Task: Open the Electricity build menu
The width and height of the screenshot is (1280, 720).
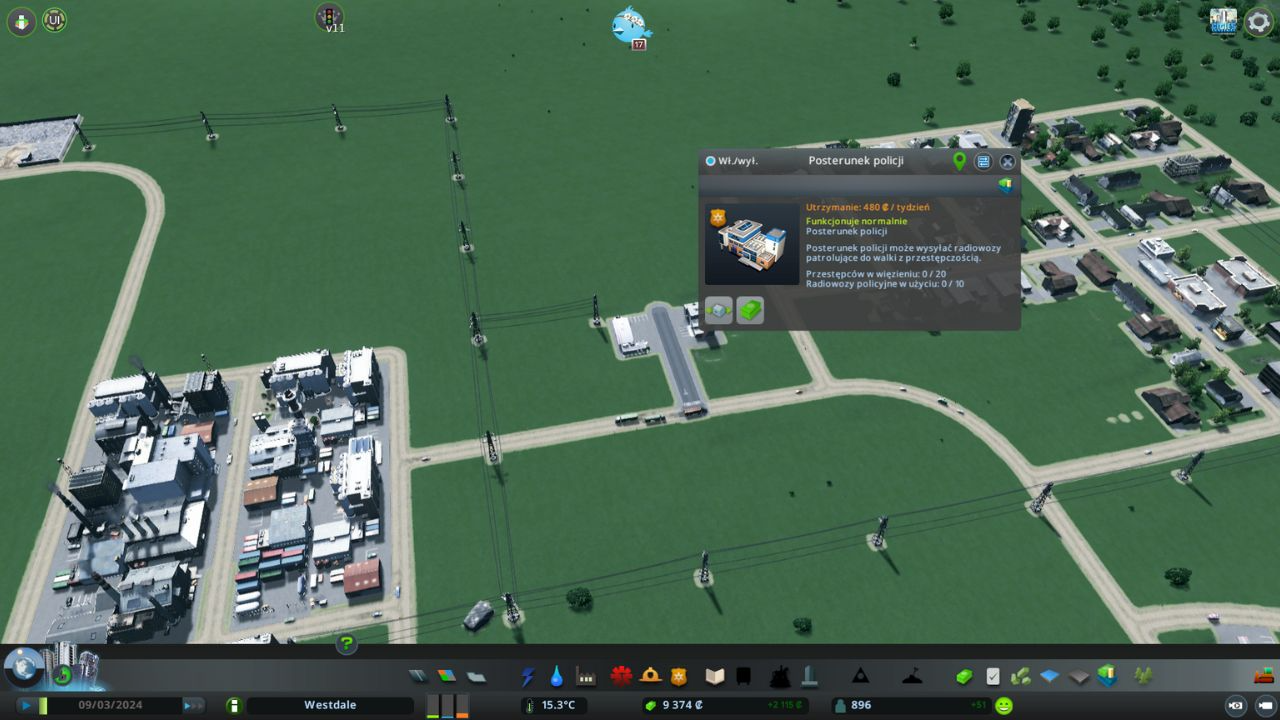Action: [528, 677]
